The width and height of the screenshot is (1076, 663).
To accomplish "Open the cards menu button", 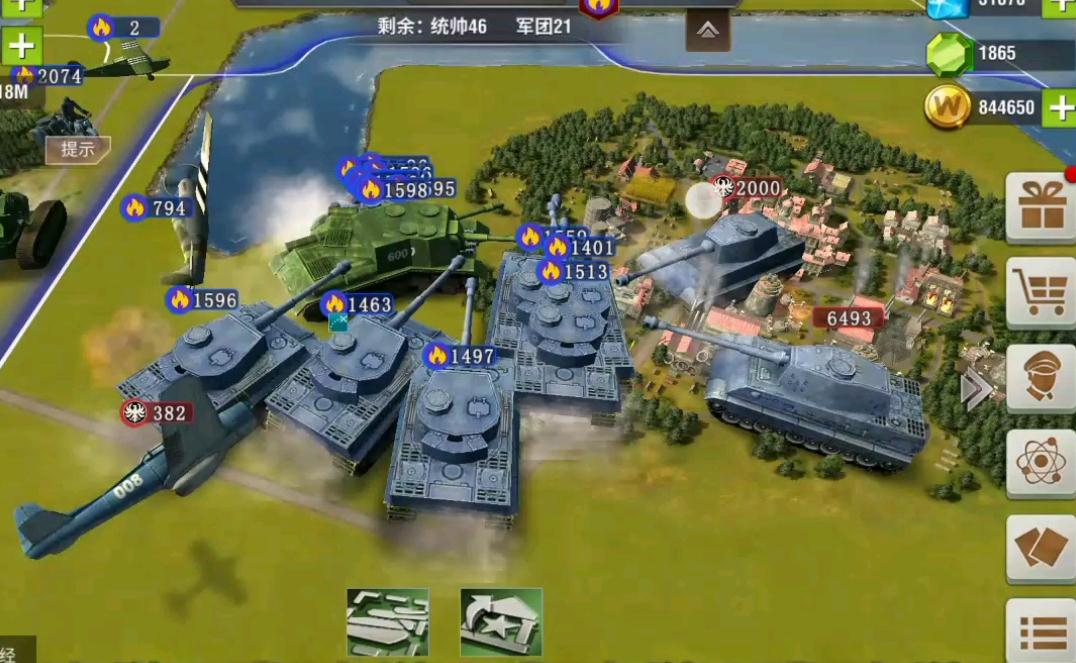I will [1039, 548].
